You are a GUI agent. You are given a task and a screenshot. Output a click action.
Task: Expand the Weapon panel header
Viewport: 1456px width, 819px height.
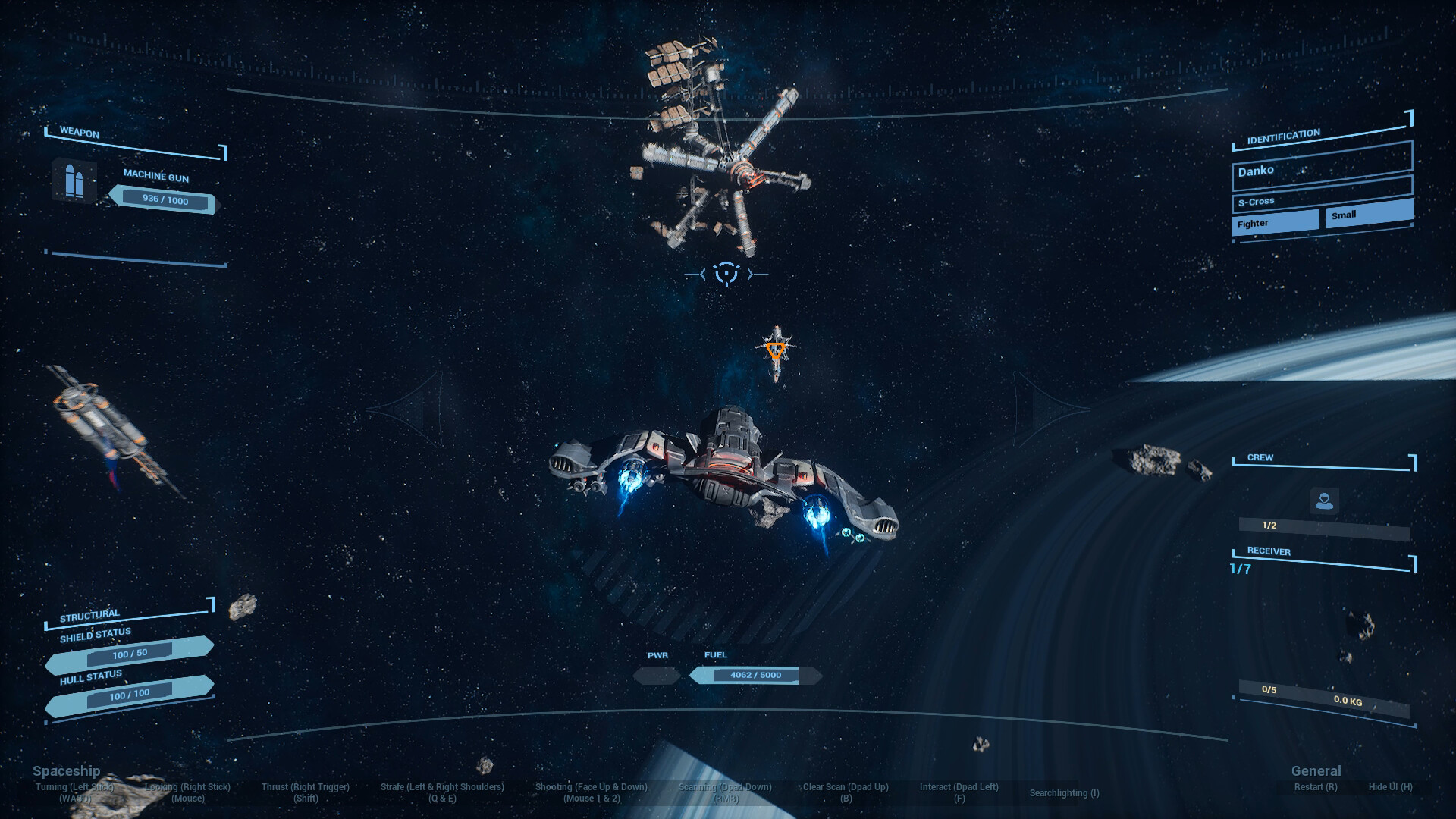[x=79, y=130]
